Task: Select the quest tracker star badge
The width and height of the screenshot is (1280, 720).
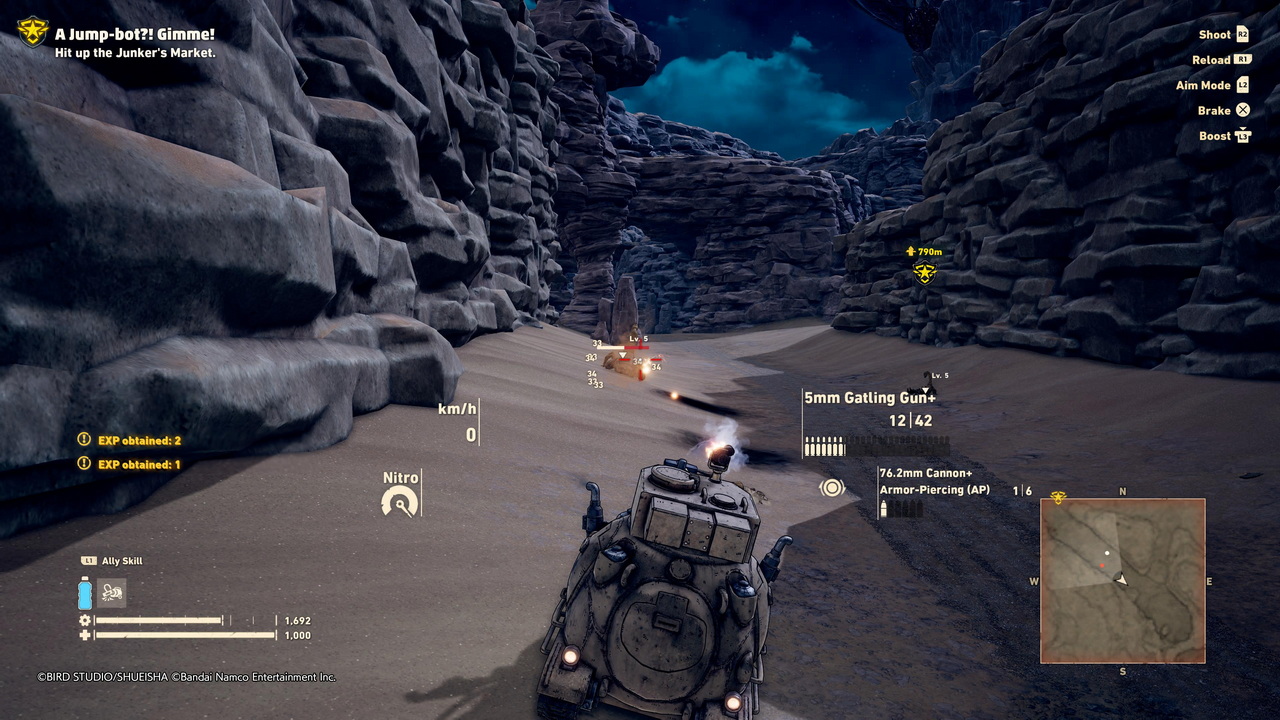Action: (x=33, y=32)
